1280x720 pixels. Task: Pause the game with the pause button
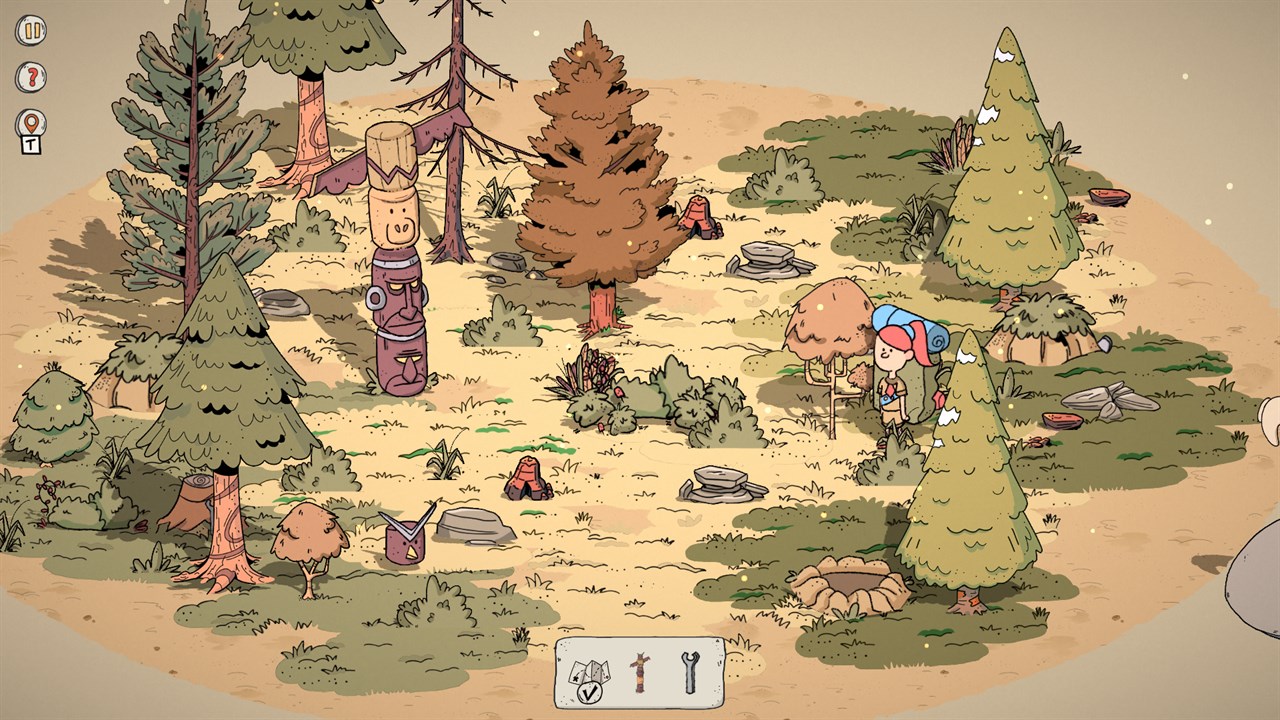(x=31, y=30)
